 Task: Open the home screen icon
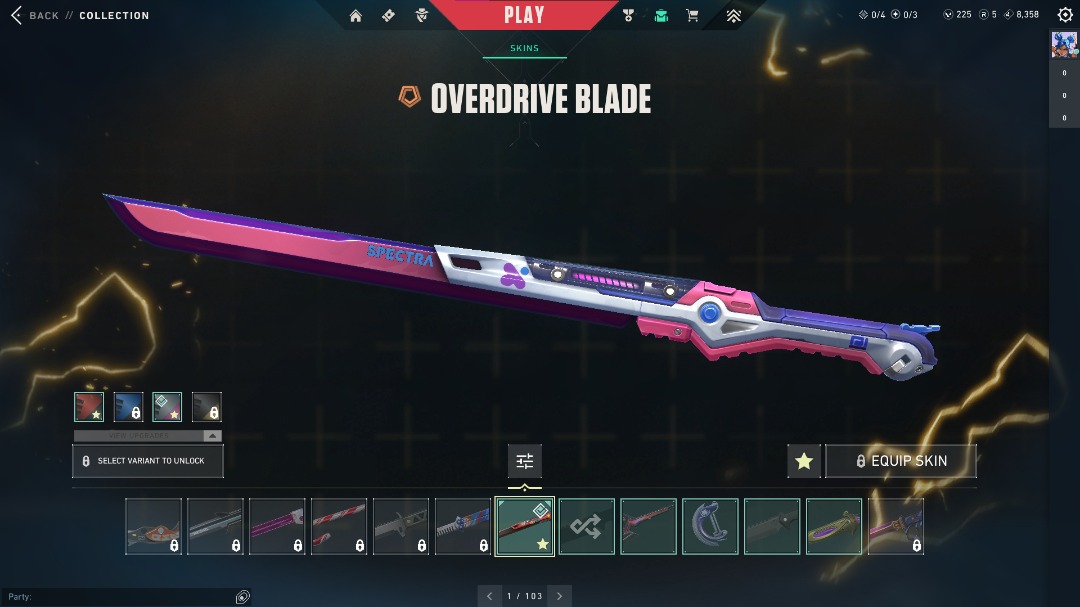point(356,16)
